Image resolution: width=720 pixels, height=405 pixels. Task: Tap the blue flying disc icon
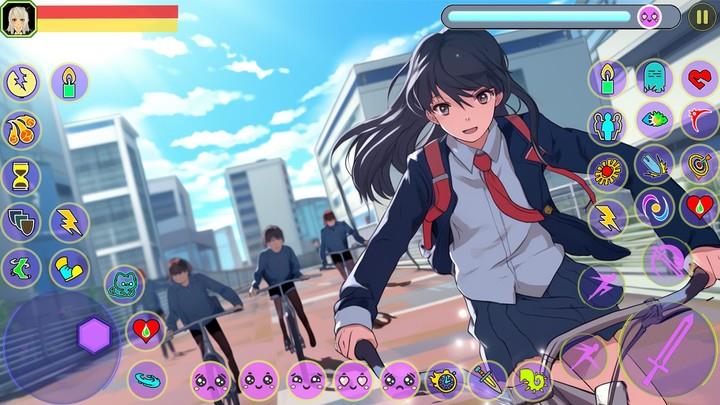147,379
